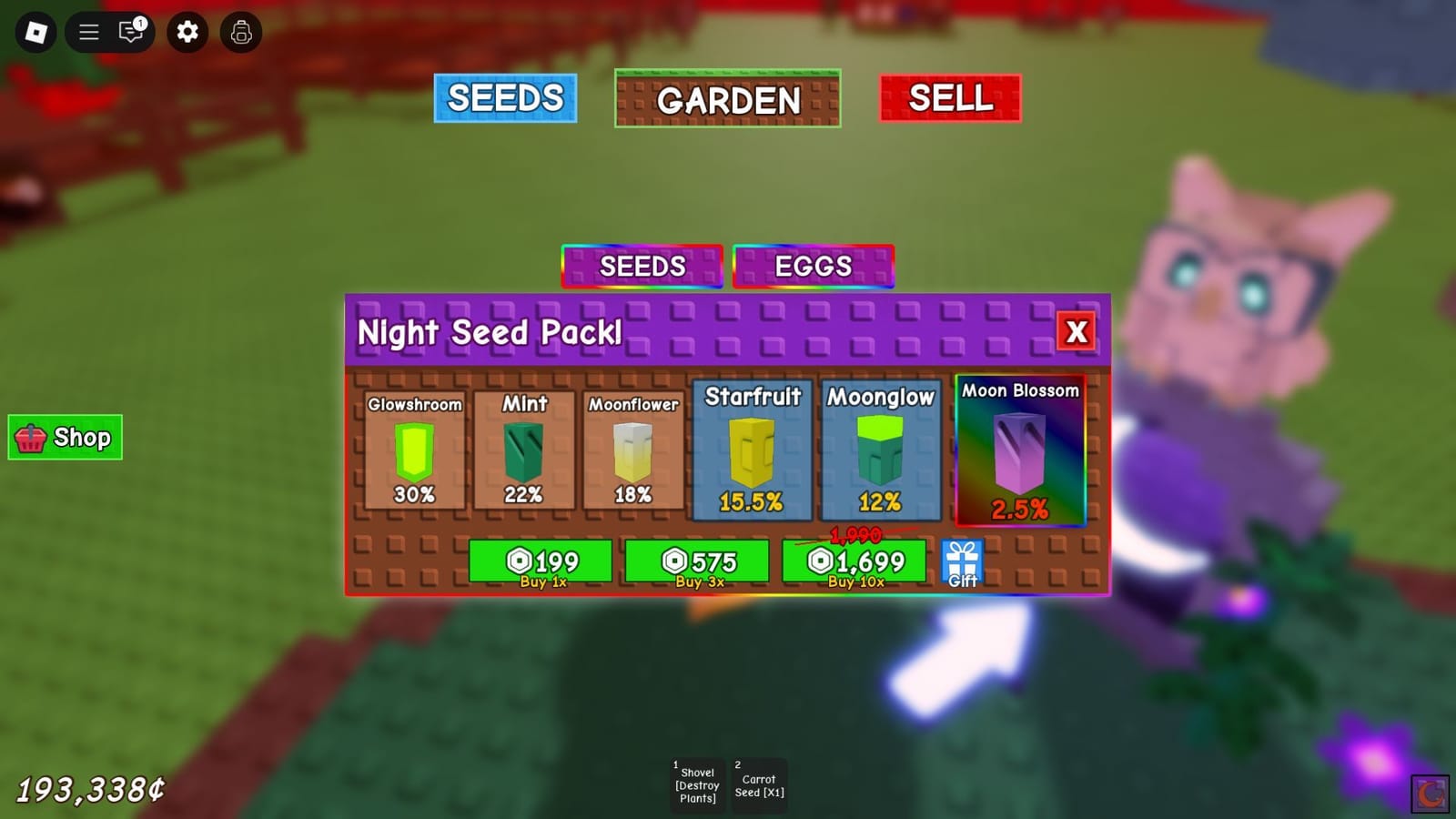Open the Roblox chat notification icon
The width and height of the screenshot is (1456, 819).
pyautogui.click(x=129, y=33)
